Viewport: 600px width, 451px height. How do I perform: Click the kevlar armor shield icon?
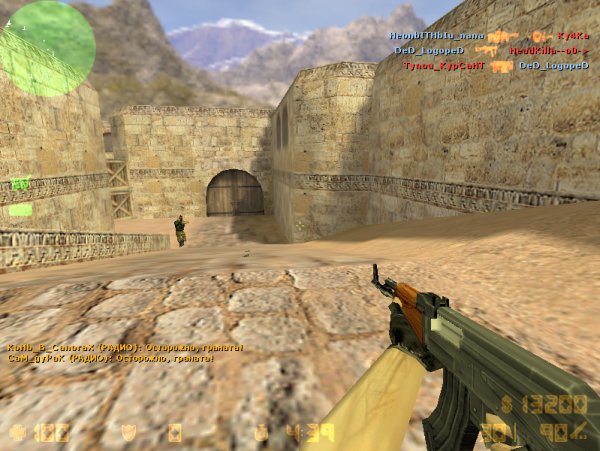[128, 433]
